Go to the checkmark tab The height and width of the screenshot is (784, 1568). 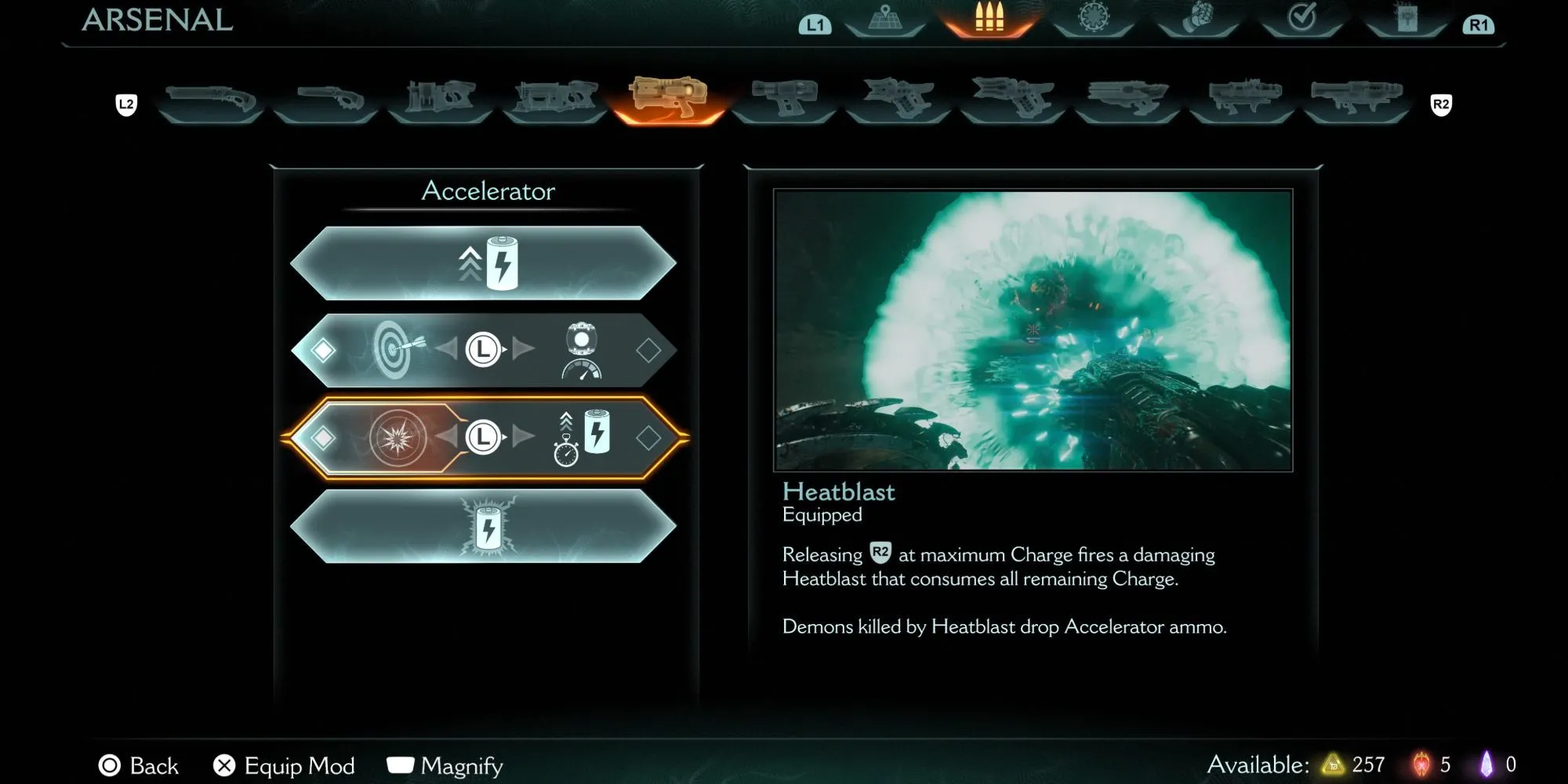1301,19
